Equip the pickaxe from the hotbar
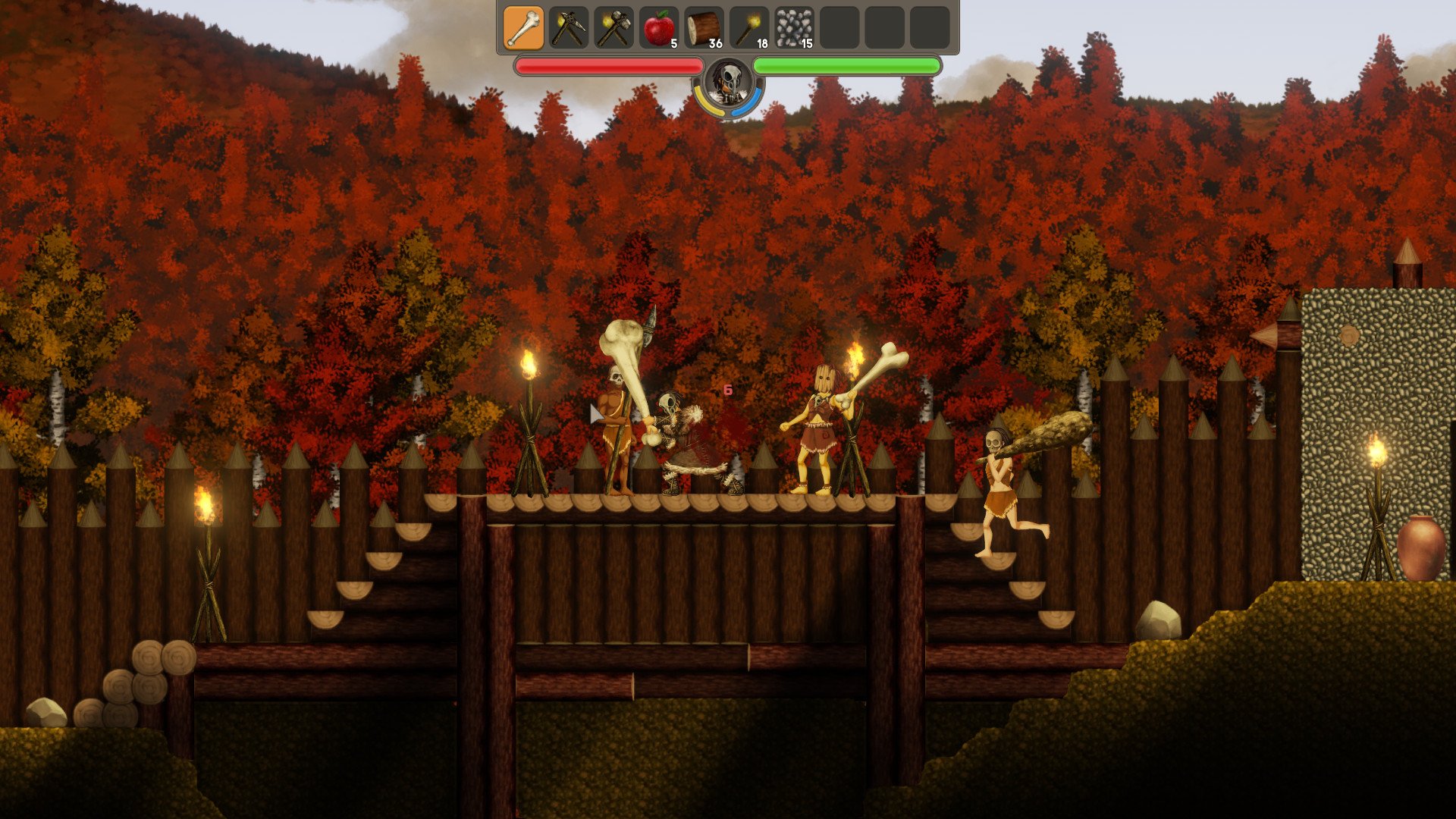Image resolution: width=1456 pixels, height=819 pixels. tap(569, 28)
